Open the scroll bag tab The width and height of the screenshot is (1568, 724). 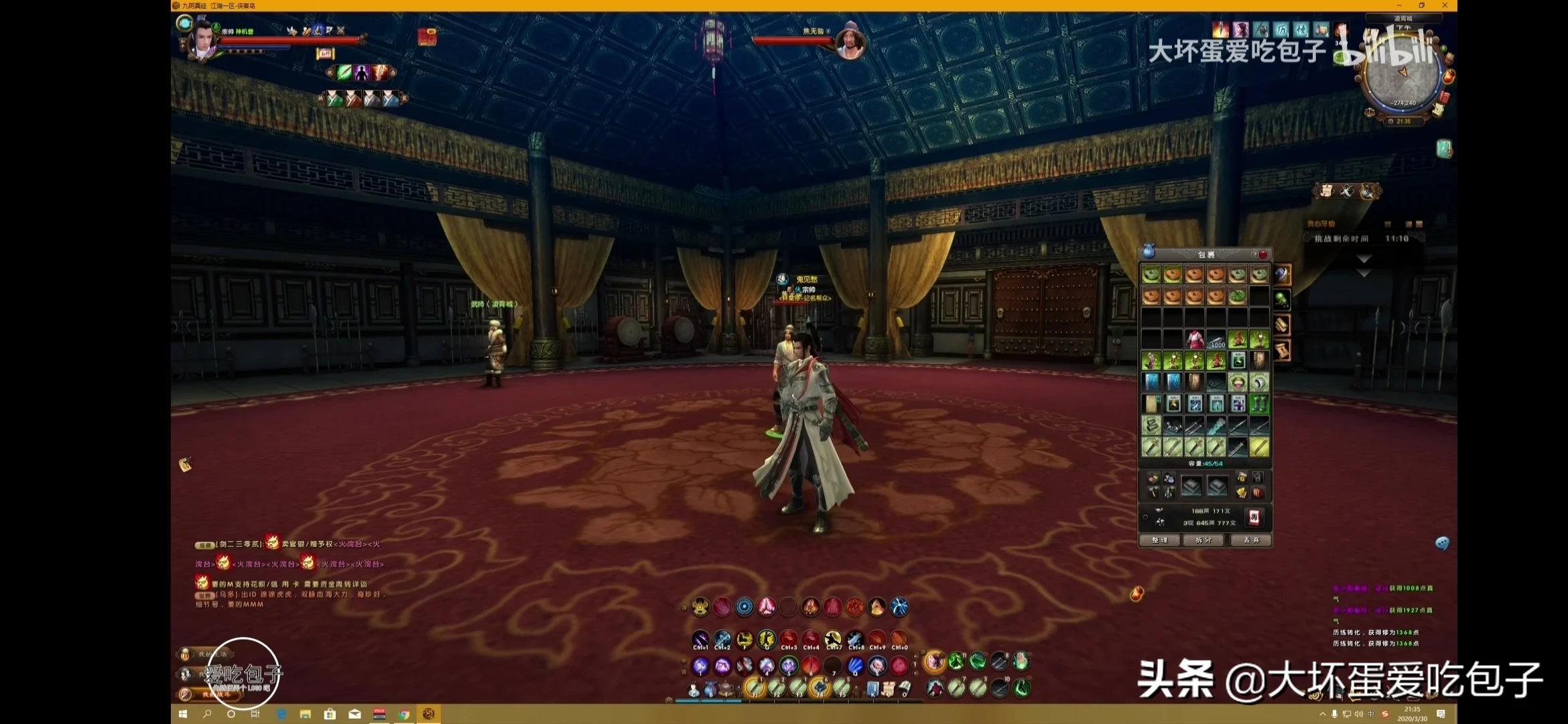click(1282, 351)
